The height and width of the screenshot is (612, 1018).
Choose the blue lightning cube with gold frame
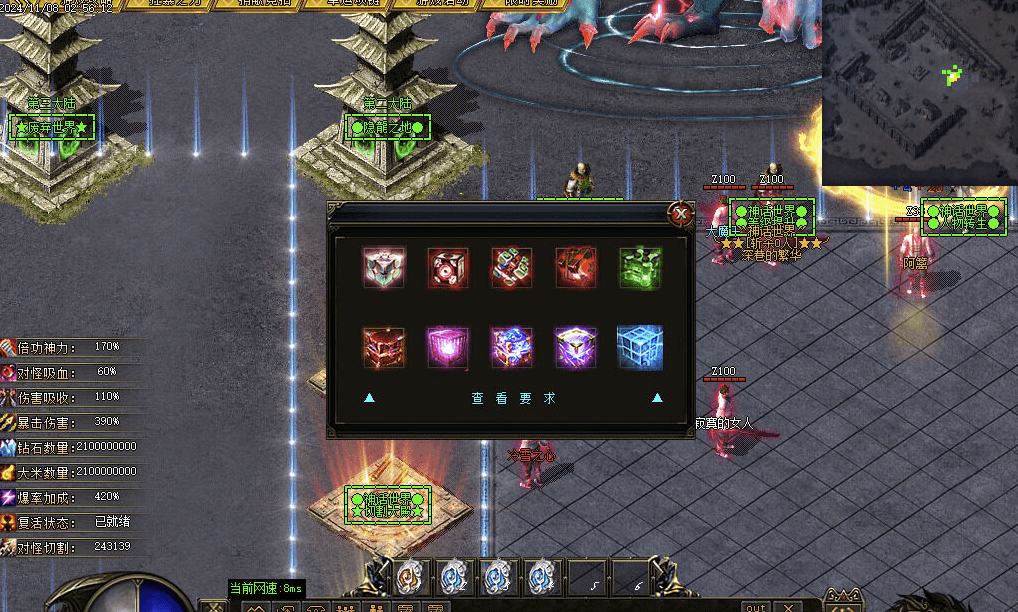pyautogui.click(x=512, y=347)
